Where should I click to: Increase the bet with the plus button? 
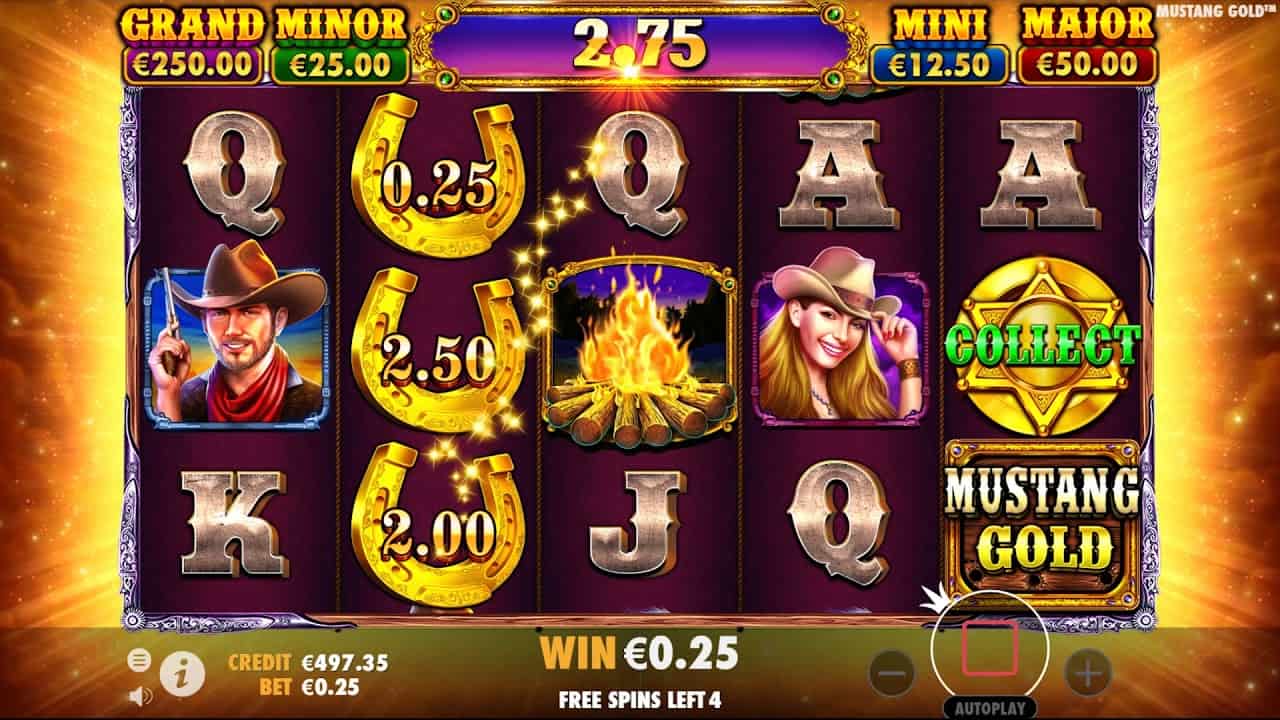click(1088, 673)
